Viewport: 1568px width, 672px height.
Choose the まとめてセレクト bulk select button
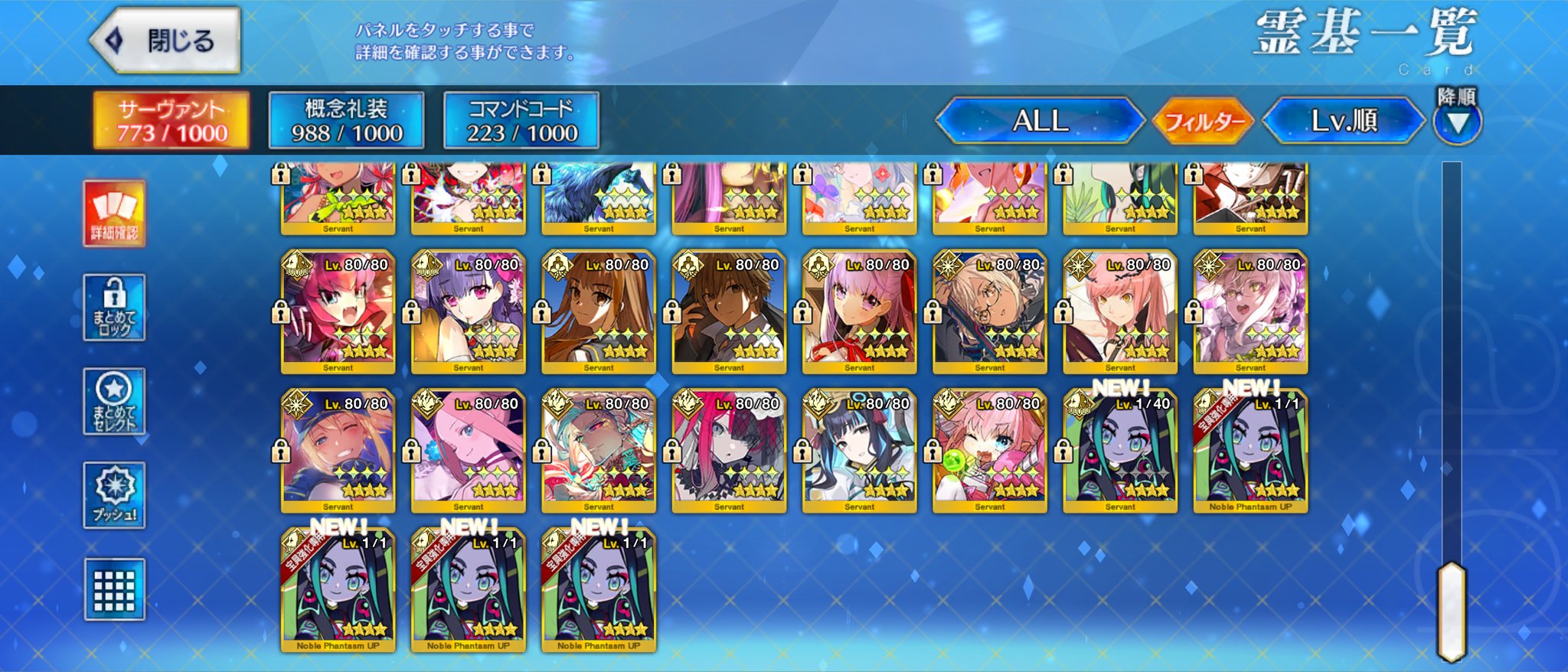click(x=114, y=402)
